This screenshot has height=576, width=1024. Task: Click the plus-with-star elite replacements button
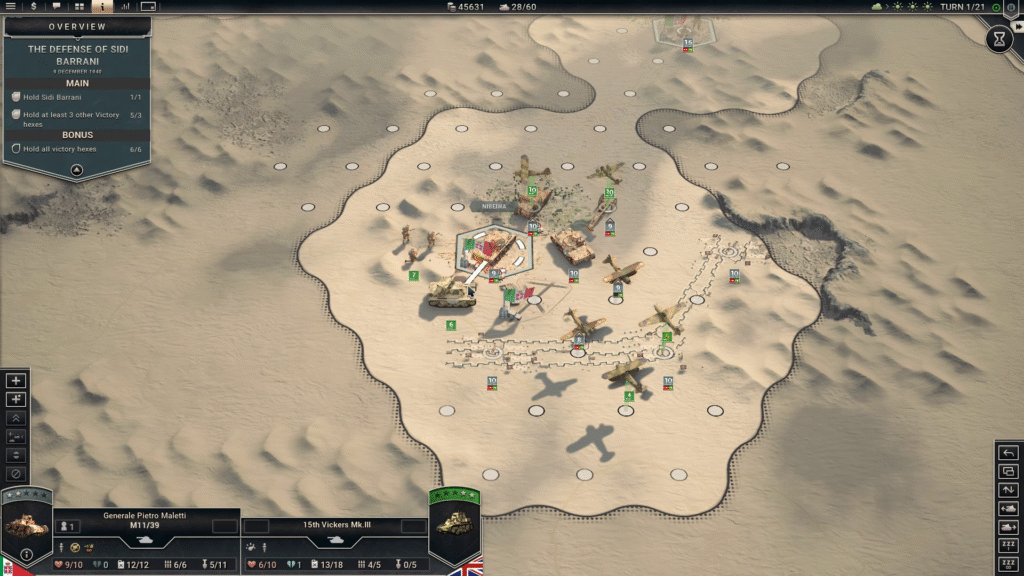point(15,400)
